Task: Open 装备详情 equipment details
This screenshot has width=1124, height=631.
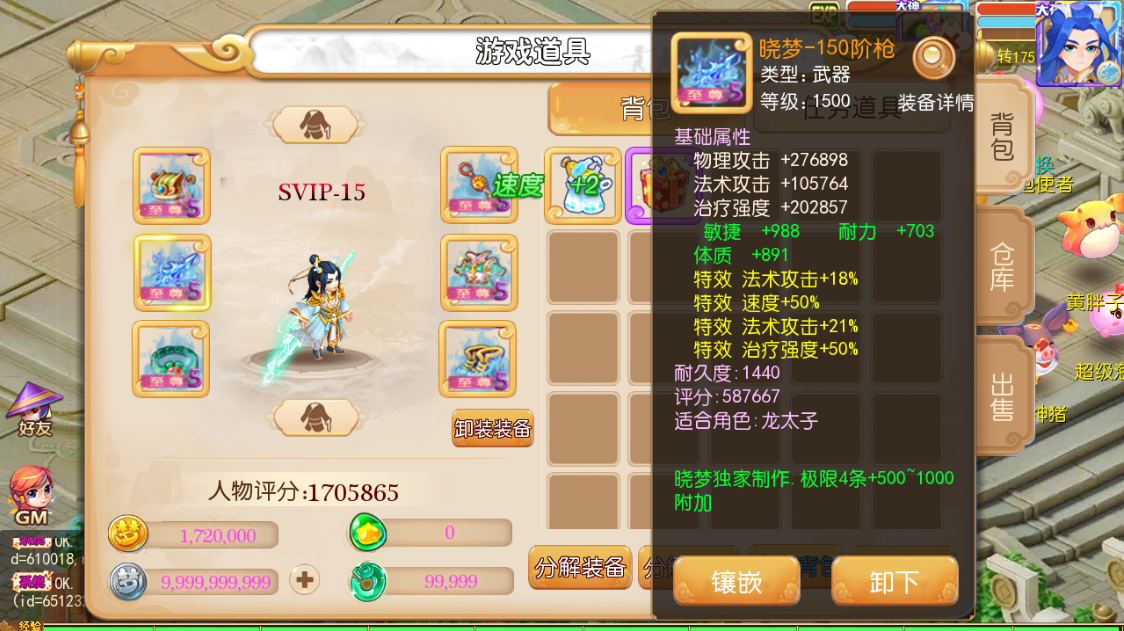Action: [x=935, y=102]
